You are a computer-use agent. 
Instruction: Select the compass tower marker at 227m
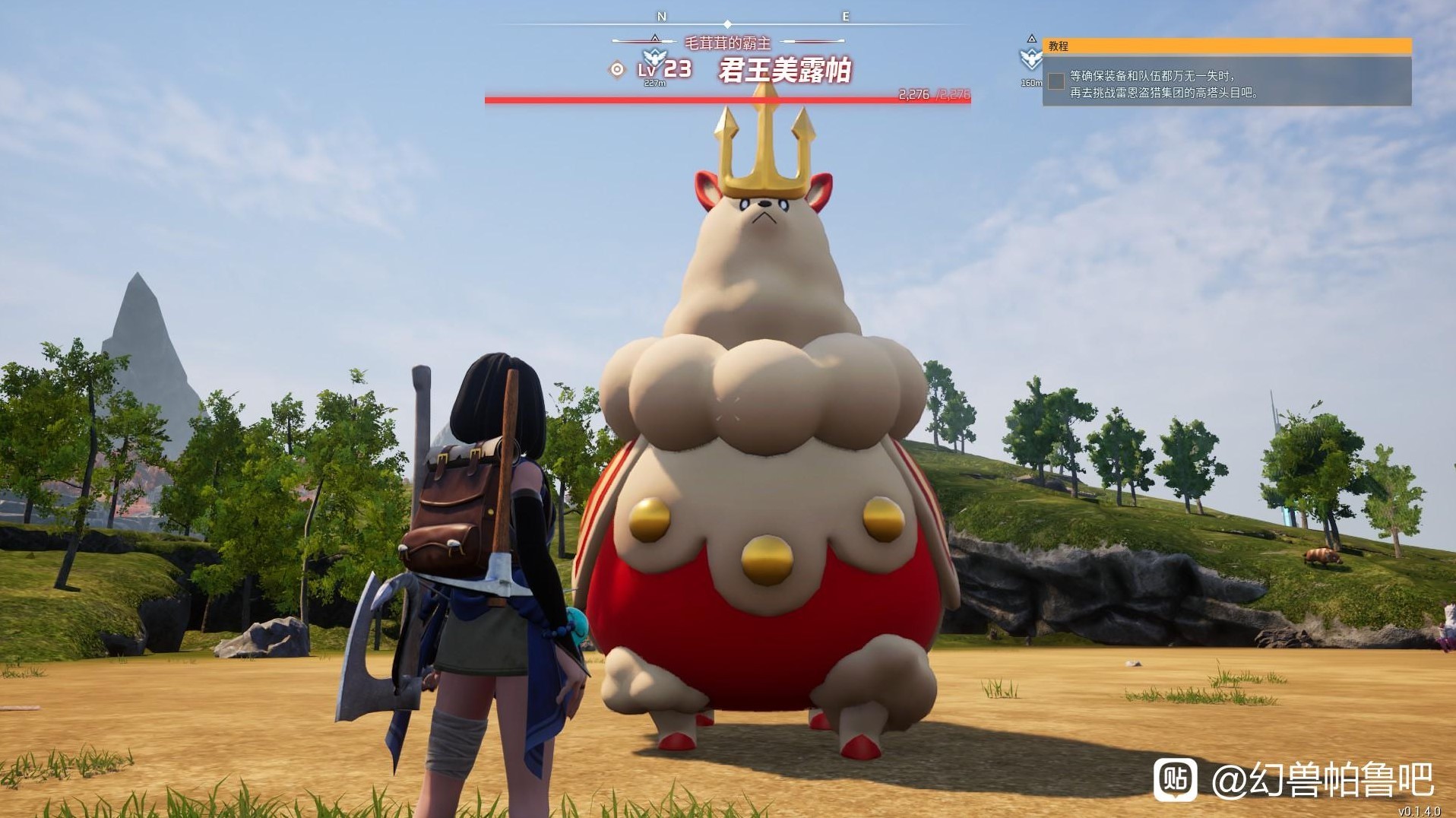[x=654, y=58]
